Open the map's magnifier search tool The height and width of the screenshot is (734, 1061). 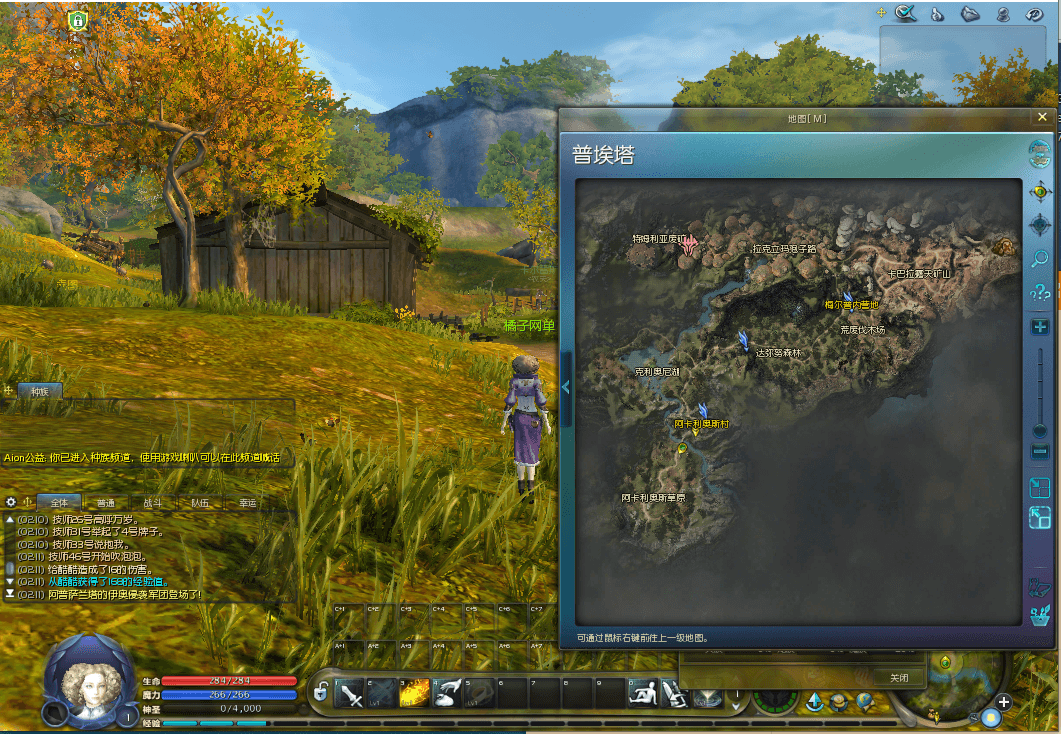tap(1040, 259)
